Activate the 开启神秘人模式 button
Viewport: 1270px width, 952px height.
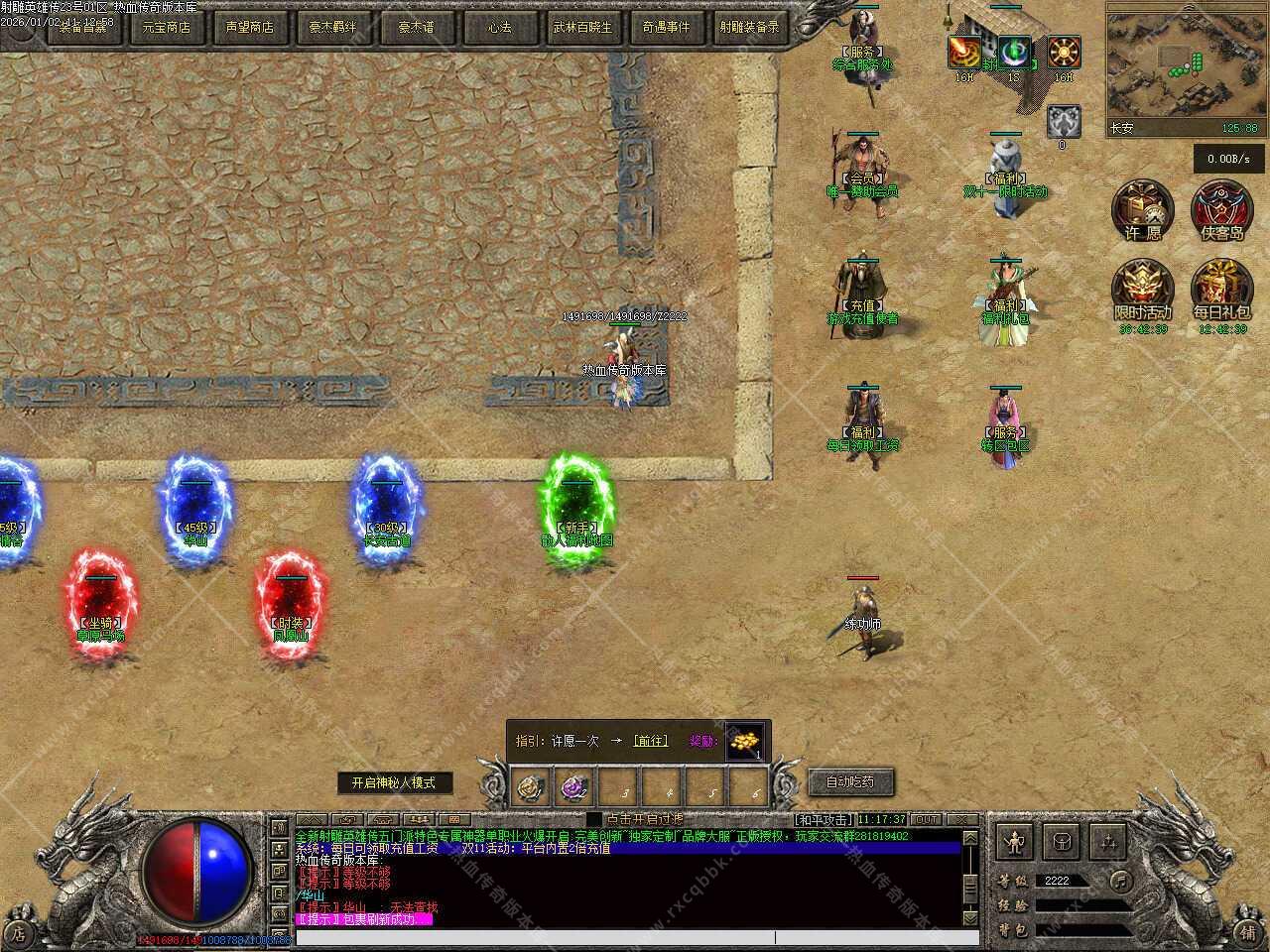[394, 782]
